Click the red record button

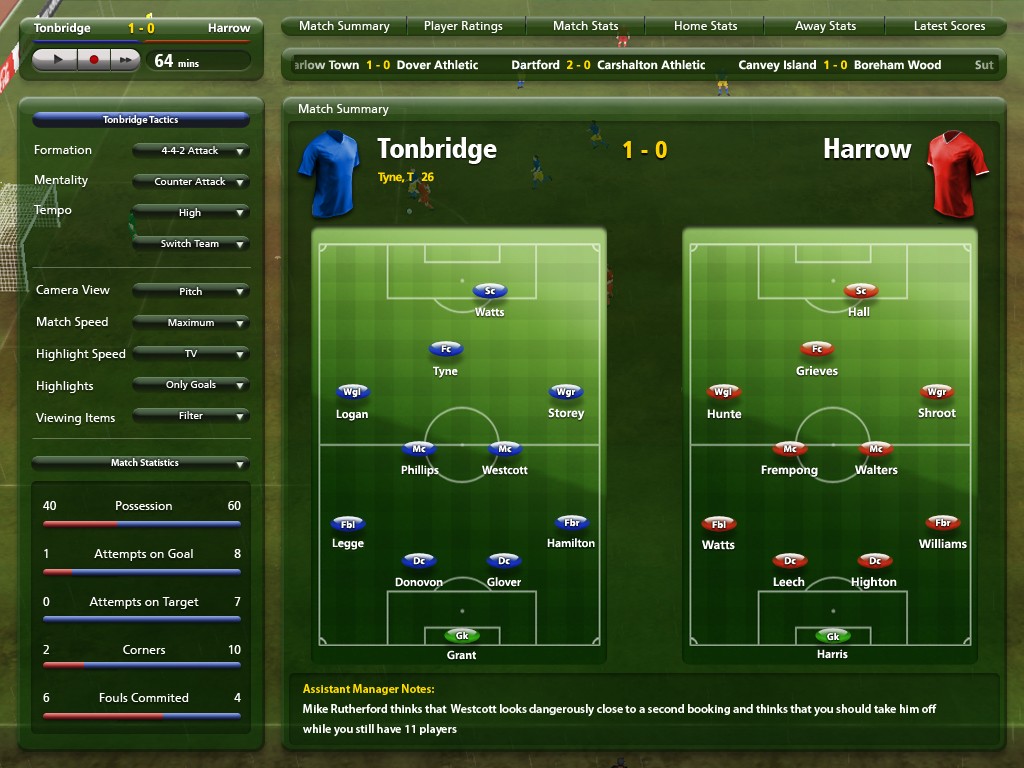93,60
